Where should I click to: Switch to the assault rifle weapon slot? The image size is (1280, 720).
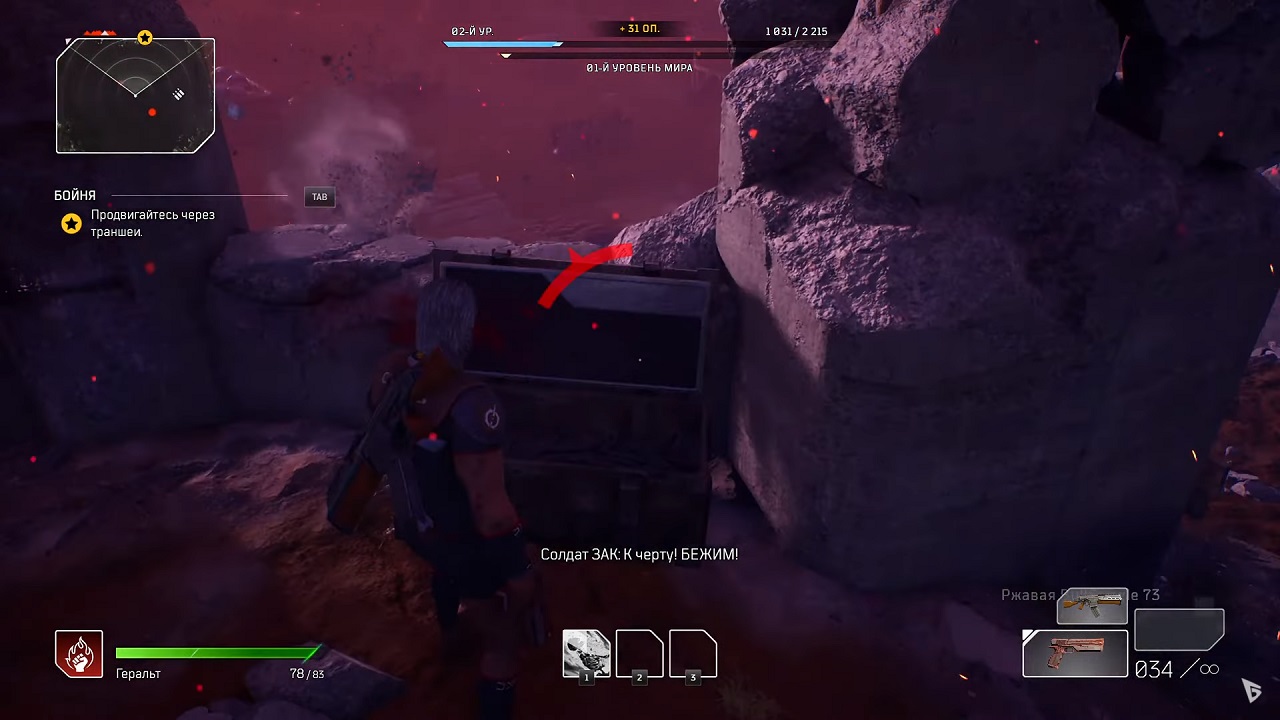pyautogui.click(x=1092, y=606)
